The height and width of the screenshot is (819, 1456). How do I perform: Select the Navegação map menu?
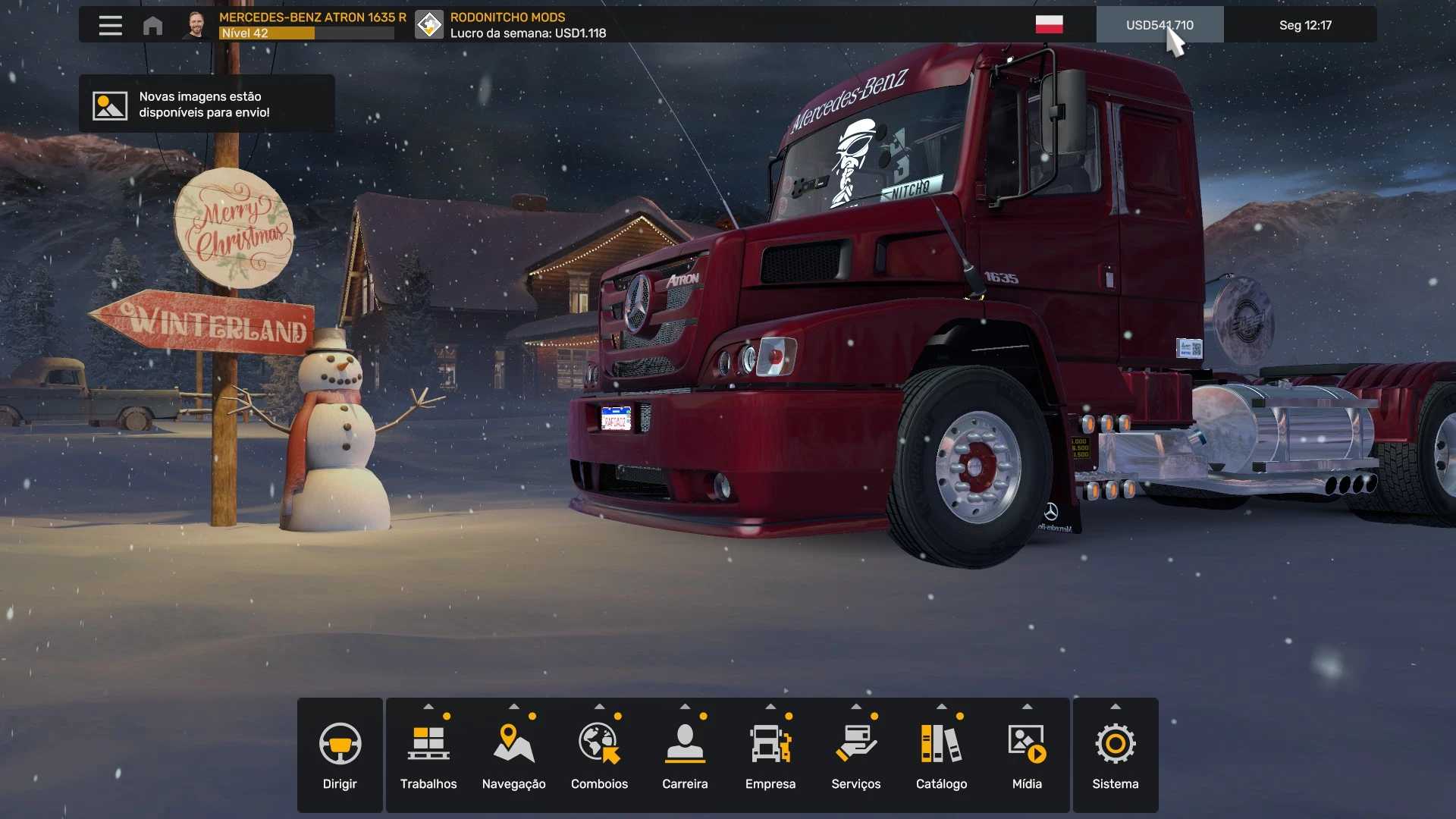point(513,755)
